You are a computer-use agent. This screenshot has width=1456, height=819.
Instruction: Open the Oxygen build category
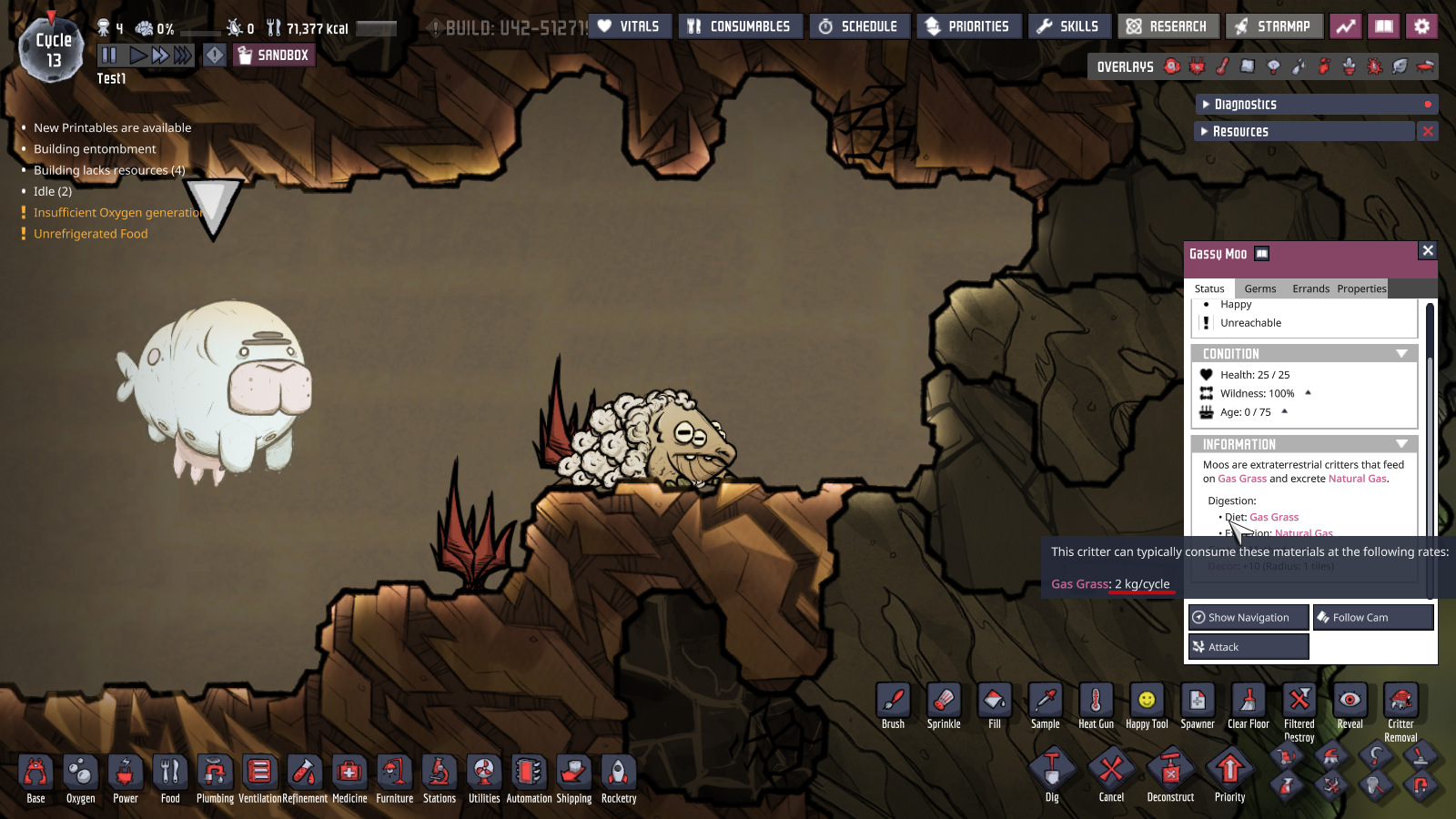click(80, 779)
